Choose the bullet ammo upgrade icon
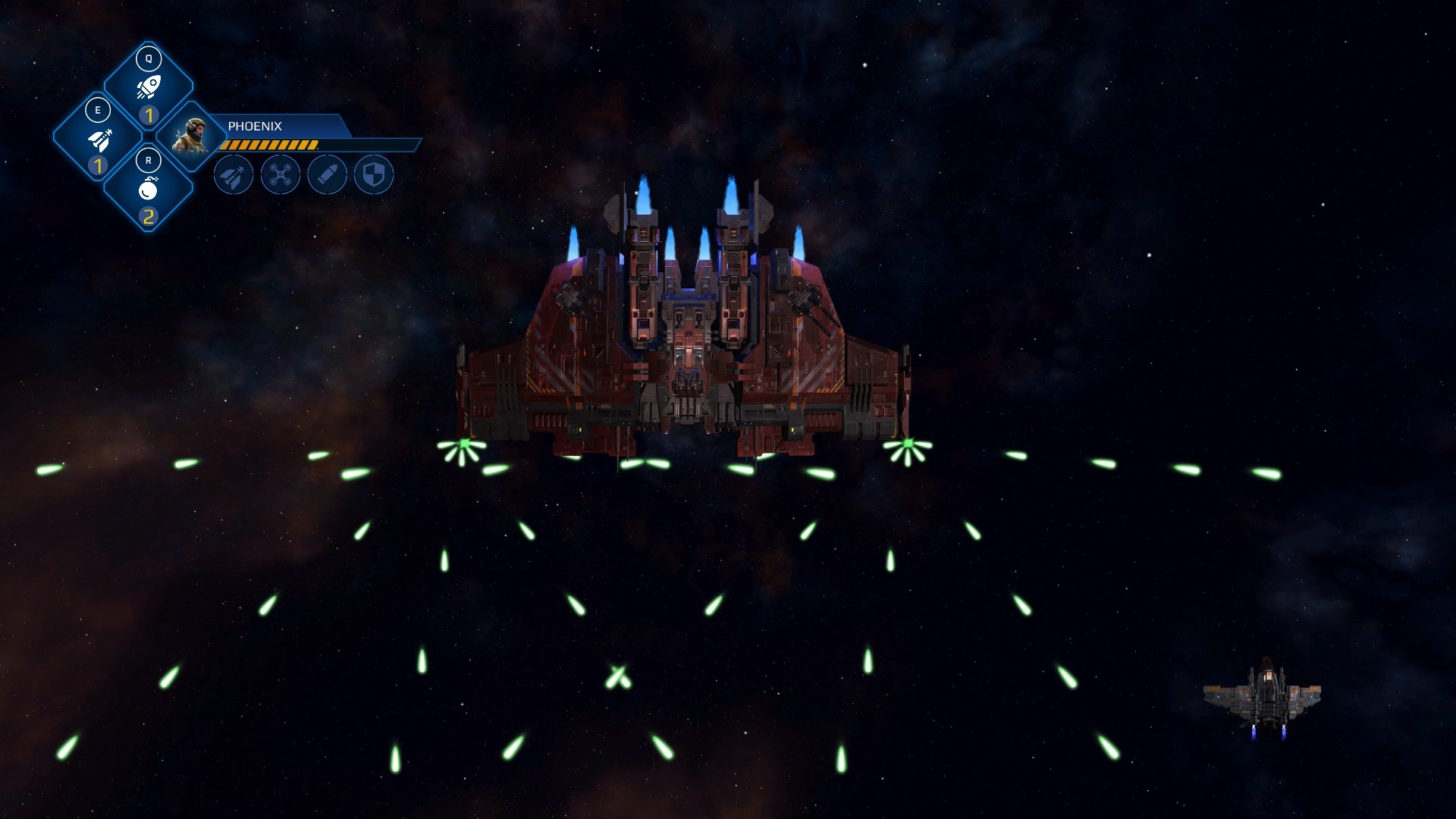Viewport: 1456px width, 819px height. pyautogui.click(x=328, y=175)
